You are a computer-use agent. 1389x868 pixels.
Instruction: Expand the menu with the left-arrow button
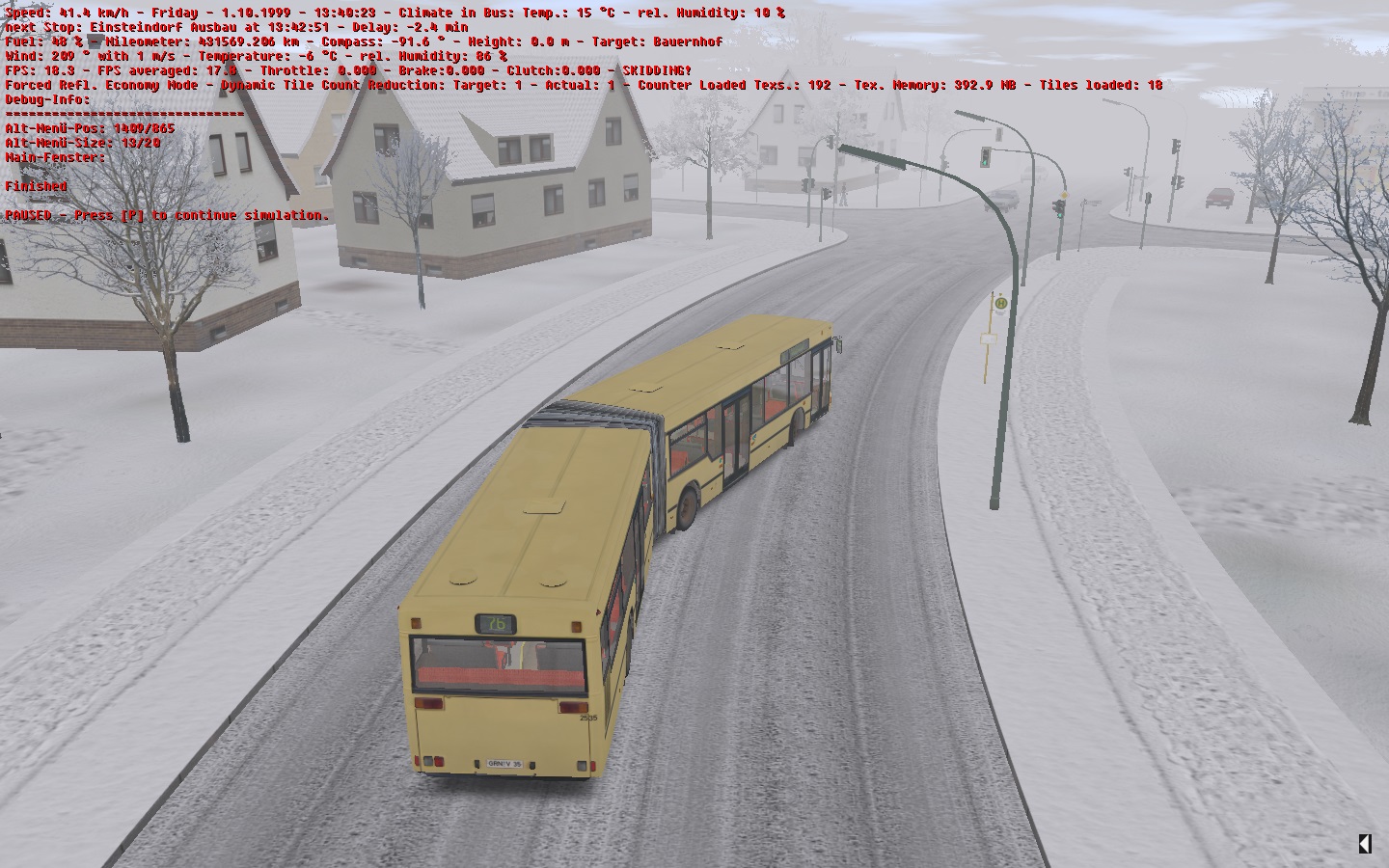[x=1364, y=844]
